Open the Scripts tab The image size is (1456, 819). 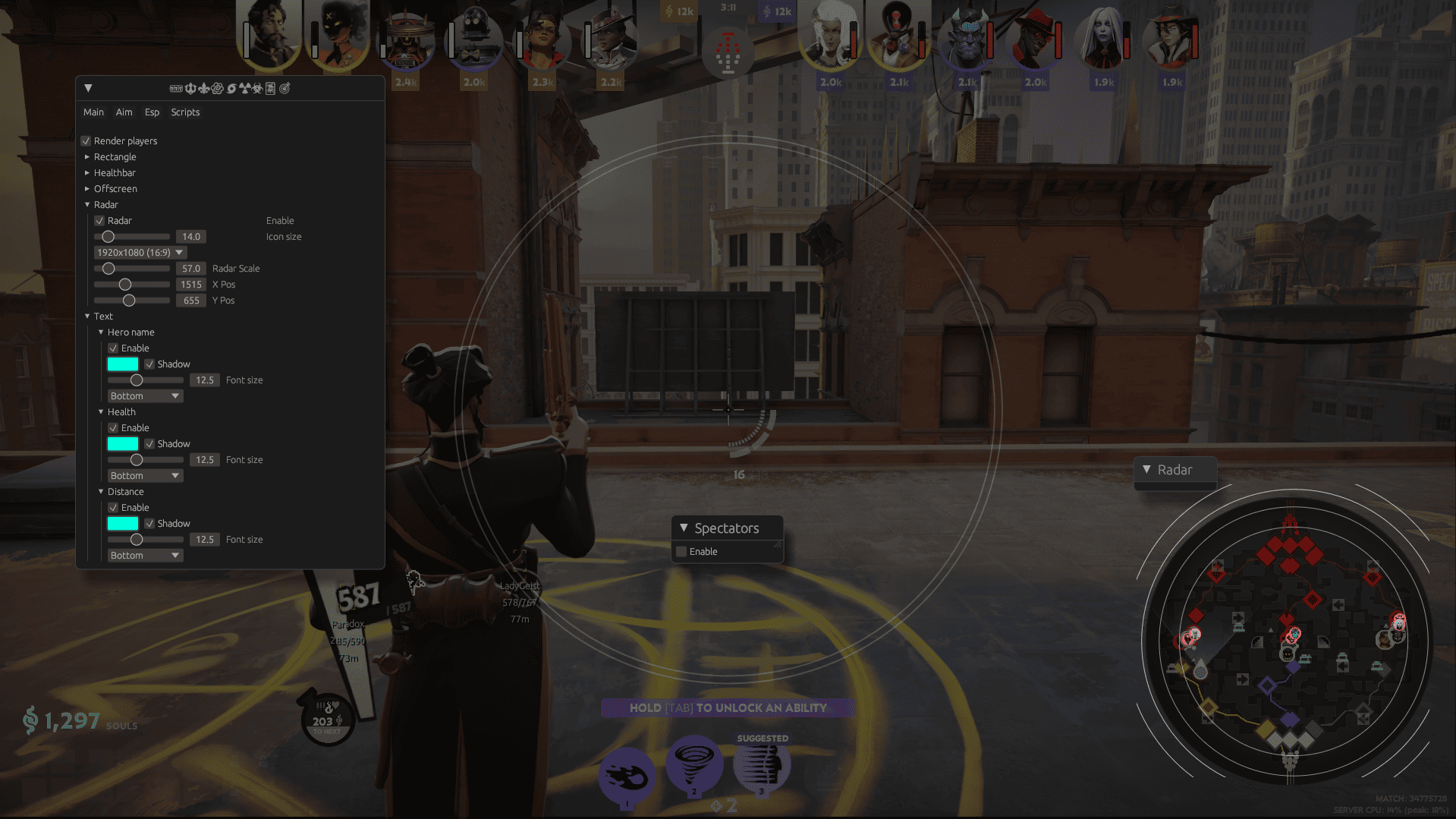[185, 112]
